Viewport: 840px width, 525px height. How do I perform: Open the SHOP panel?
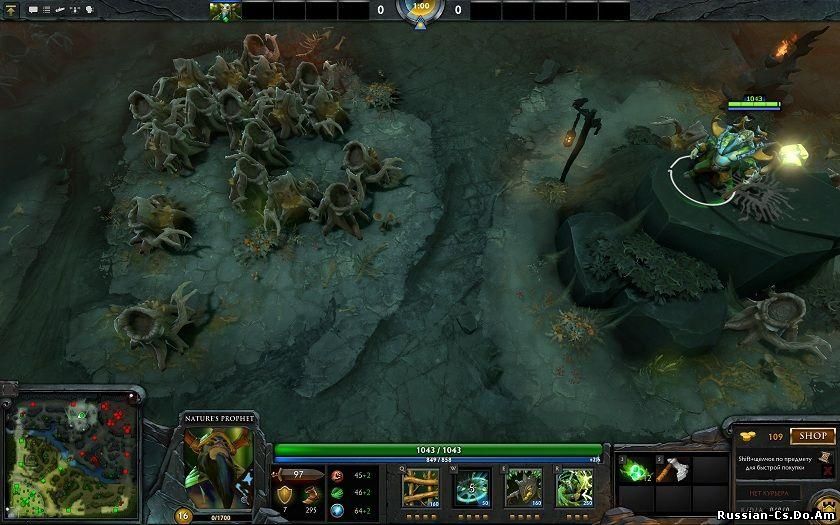click(813, 436)
